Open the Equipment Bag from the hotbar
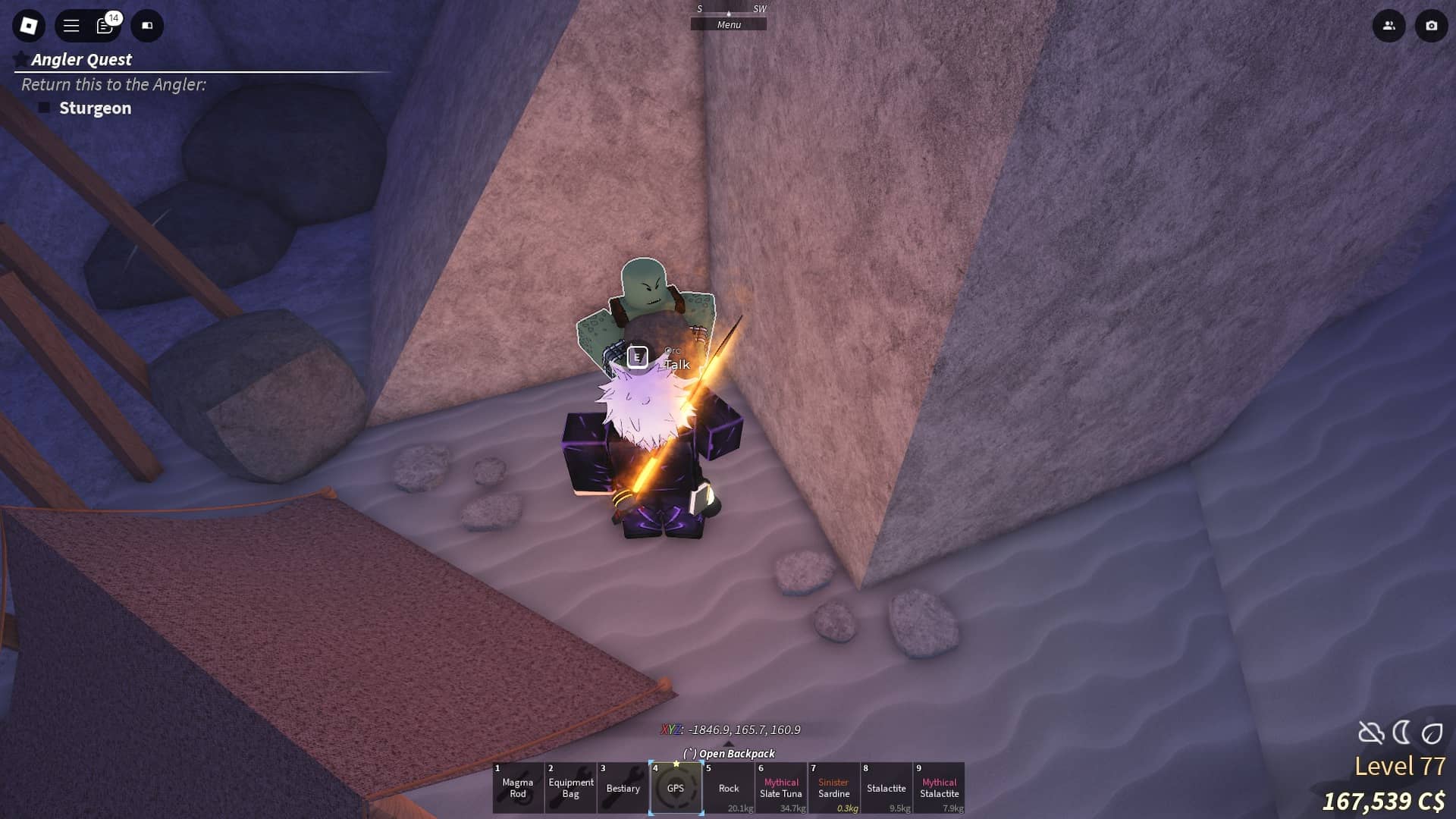This screenshot has height=819, width=1456. click(x=571, y=789)
